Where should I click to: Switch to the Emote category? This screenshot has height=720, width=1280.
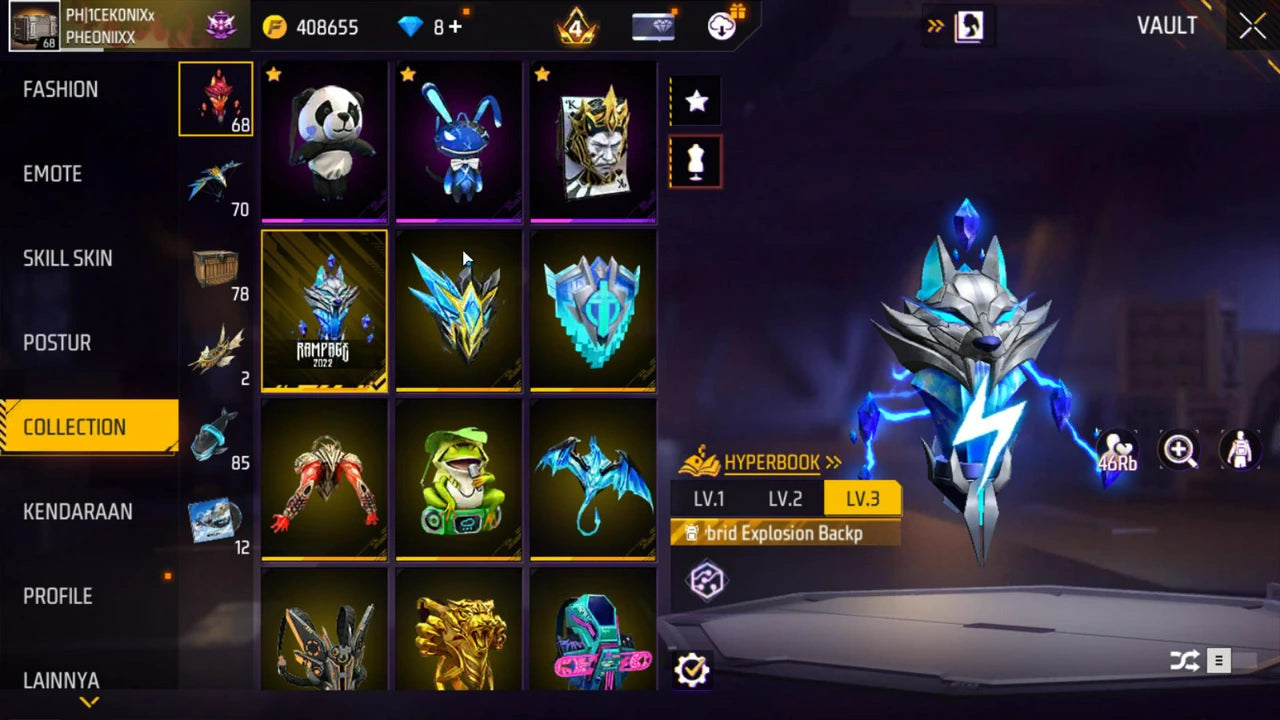tap(53, 174)
